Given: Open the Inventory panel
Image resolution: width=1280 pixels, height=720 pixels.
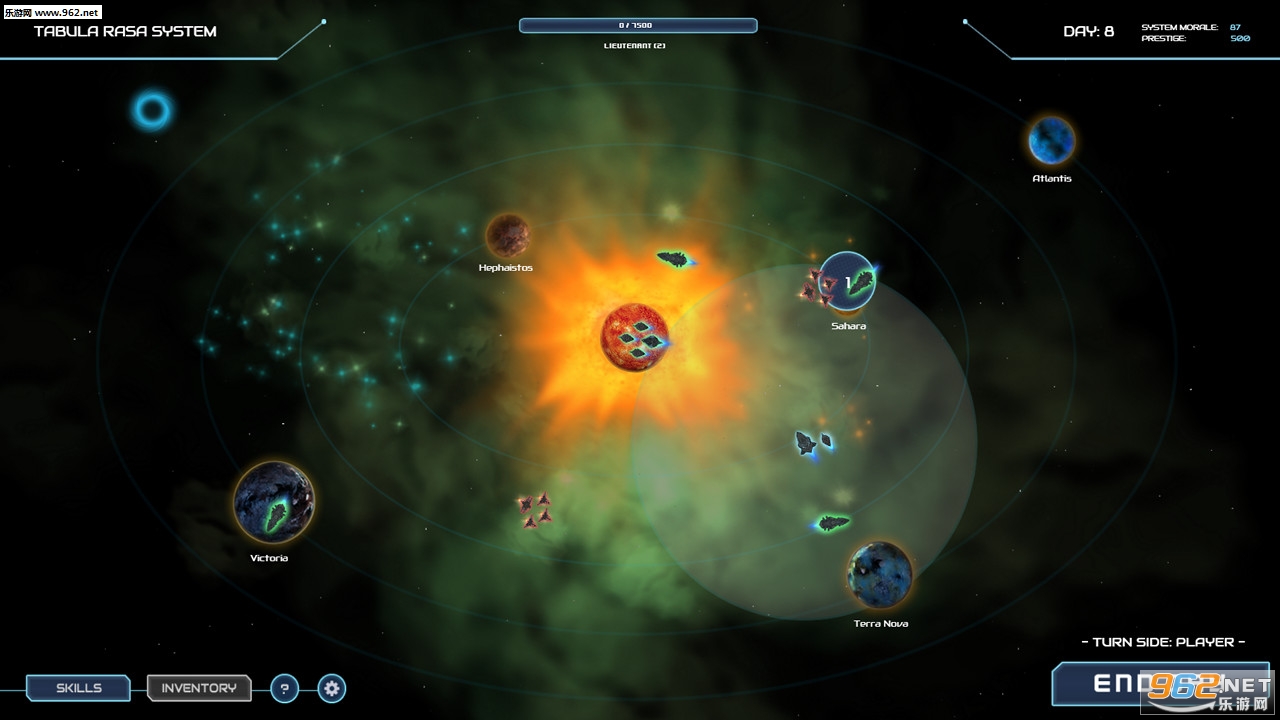Looking at the screenshot, I should point(199,688).
